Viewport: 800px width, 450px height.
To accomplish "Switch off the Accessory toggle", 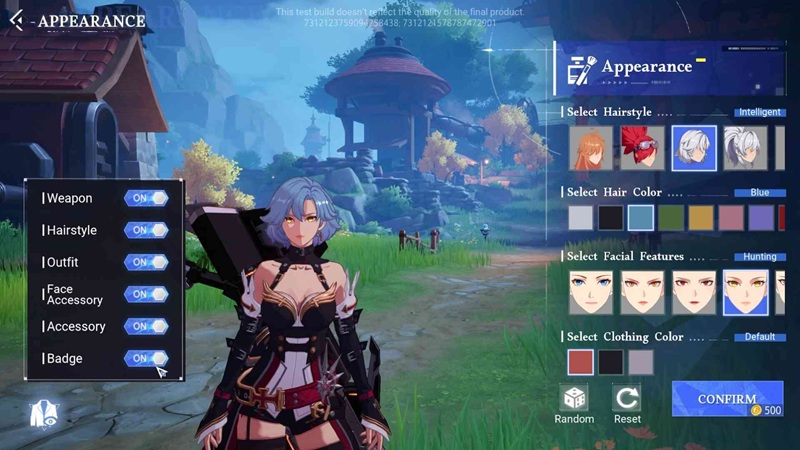I will (146, 326).
